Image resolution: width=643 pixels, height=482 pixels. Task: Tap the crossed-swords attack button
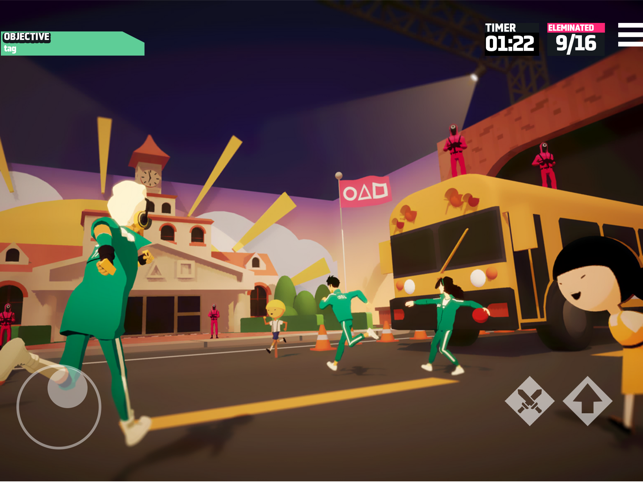(x=529, y=401)
